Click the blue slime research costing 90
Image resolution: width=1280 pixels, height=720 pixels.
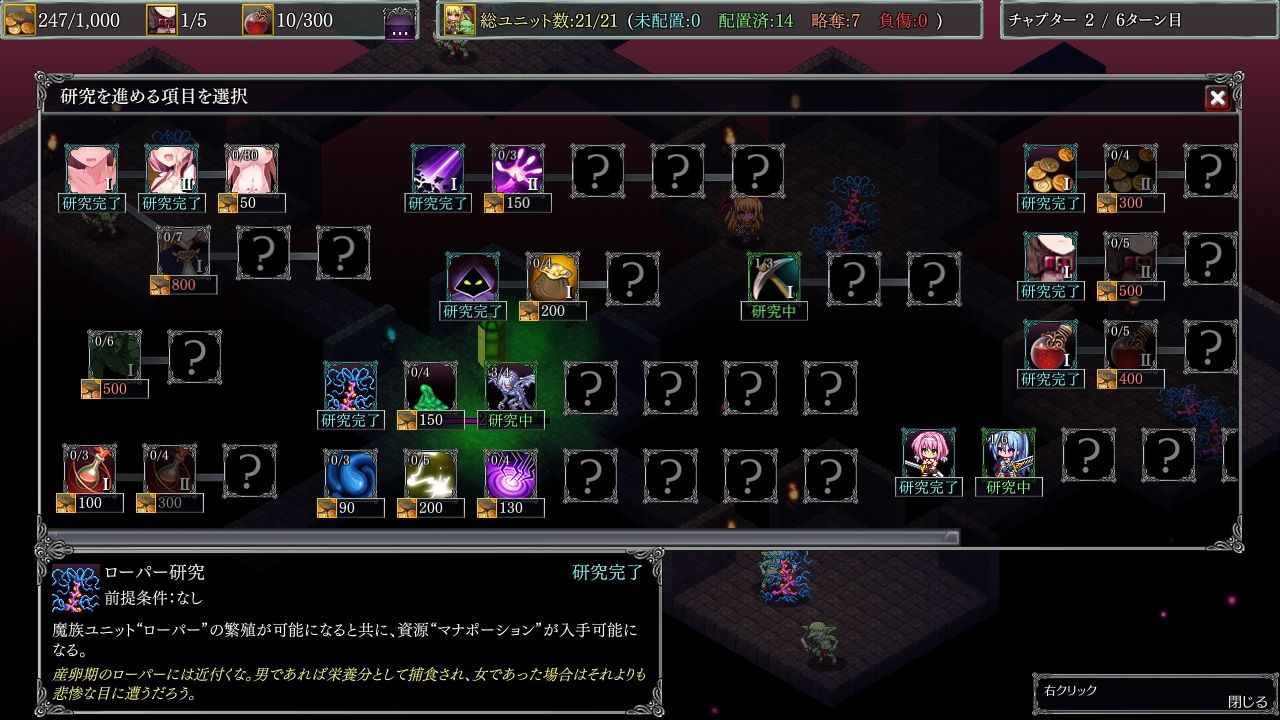point(348,470)
